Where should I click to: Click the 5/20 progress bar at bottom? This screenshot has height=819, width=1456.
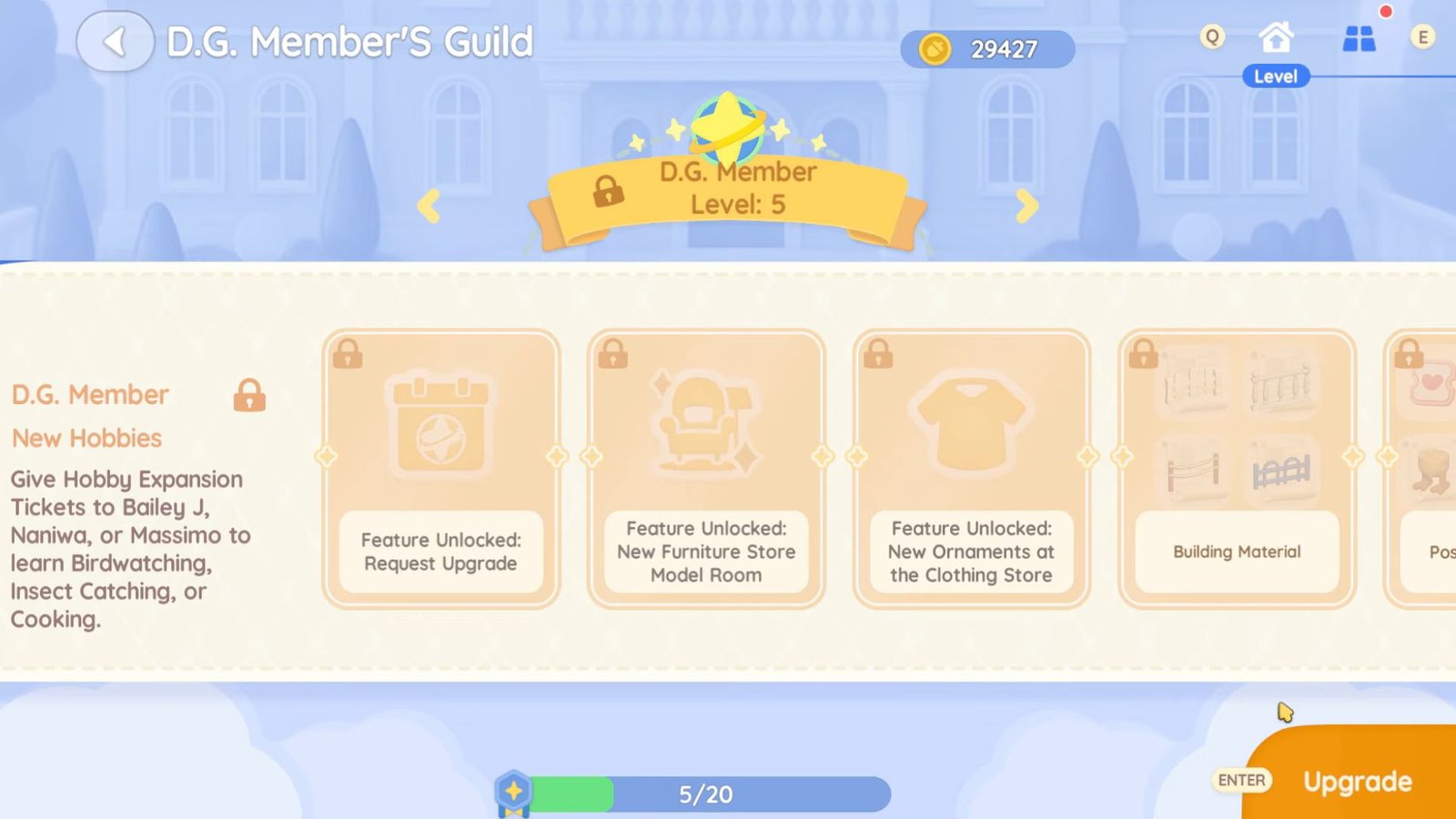coord(705,794)
